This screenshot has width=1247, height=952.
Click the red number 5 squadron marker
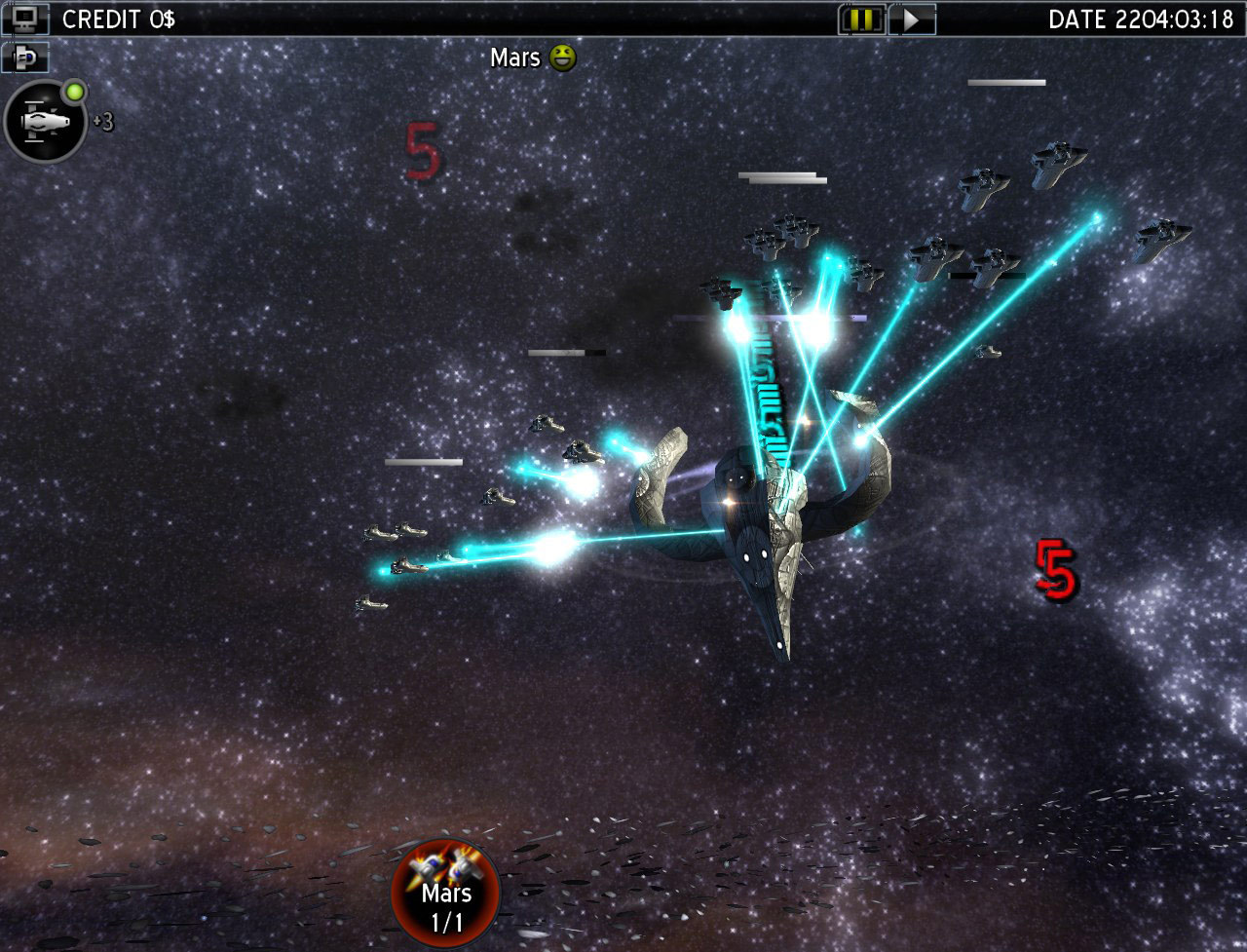tap(421, 149)
